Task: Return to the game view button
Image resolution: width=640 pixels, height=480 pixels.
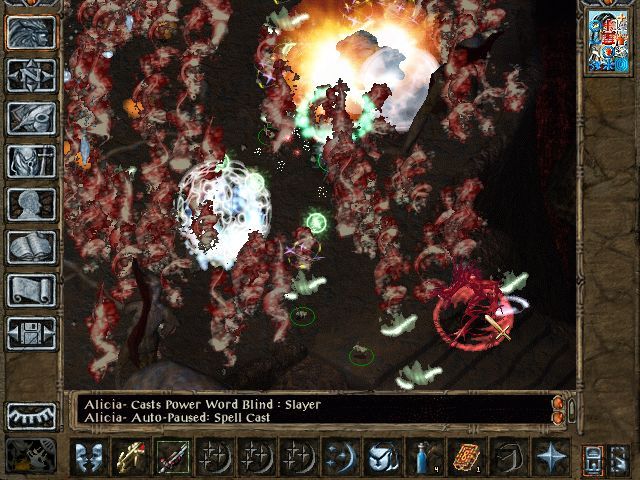Action: (x=31, y=33)
